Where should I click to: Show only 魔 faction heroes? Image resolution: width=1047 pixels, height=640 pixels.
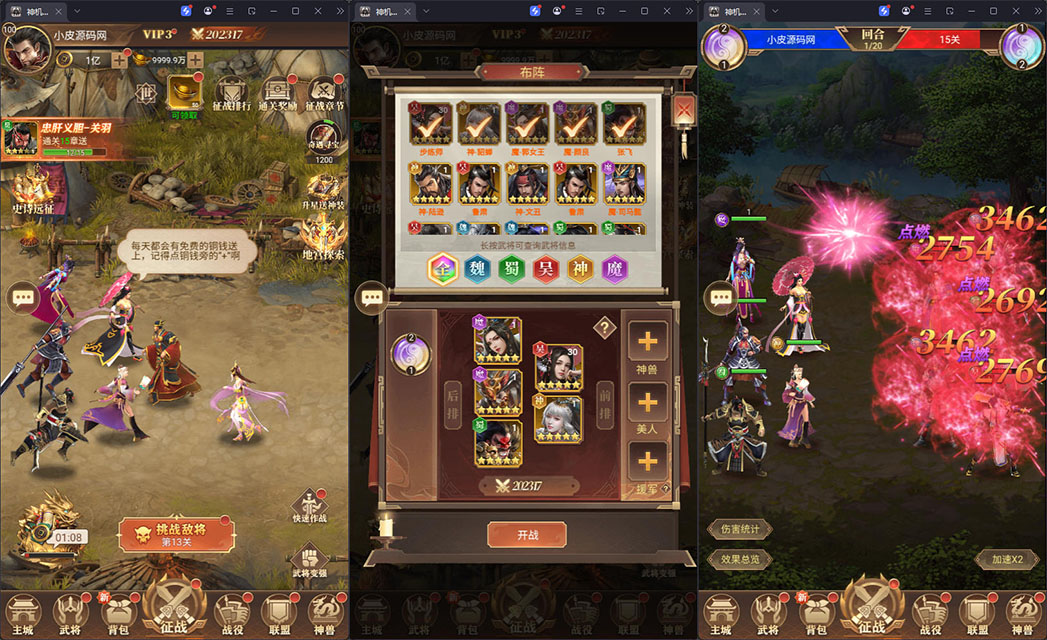(x=615, y=270)
